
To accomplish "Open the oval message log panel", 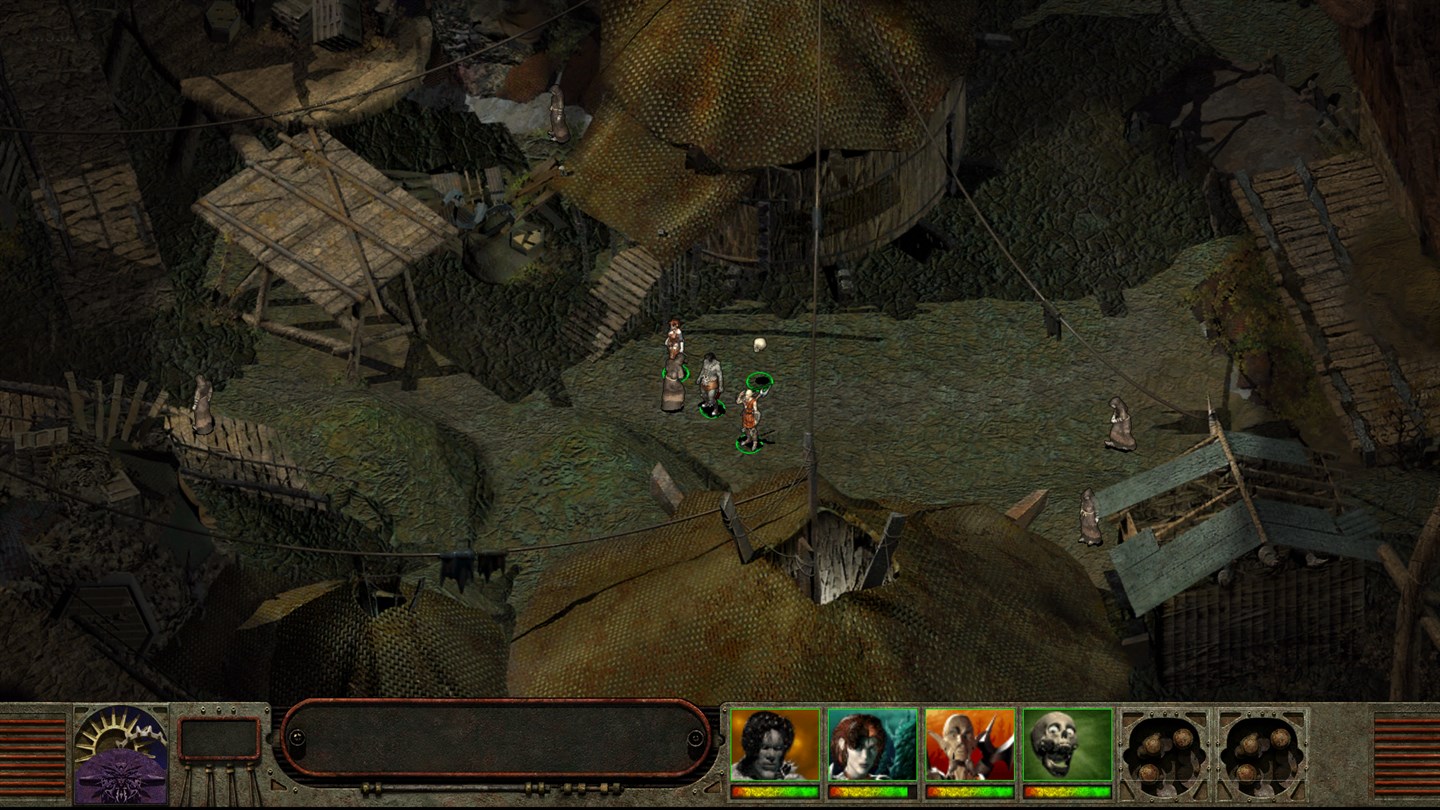I will point(495,738).
